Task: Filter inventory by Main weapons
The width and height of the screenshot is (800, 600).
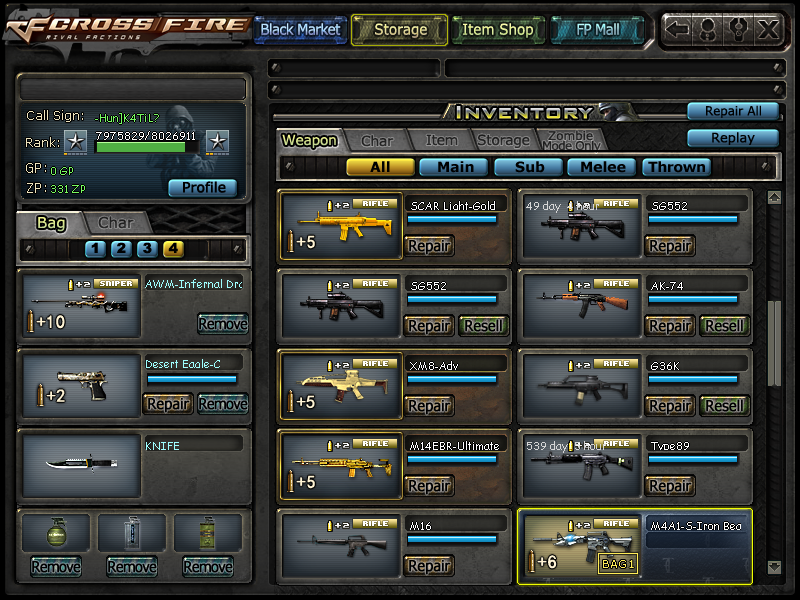Action: (x=454, y=167)
